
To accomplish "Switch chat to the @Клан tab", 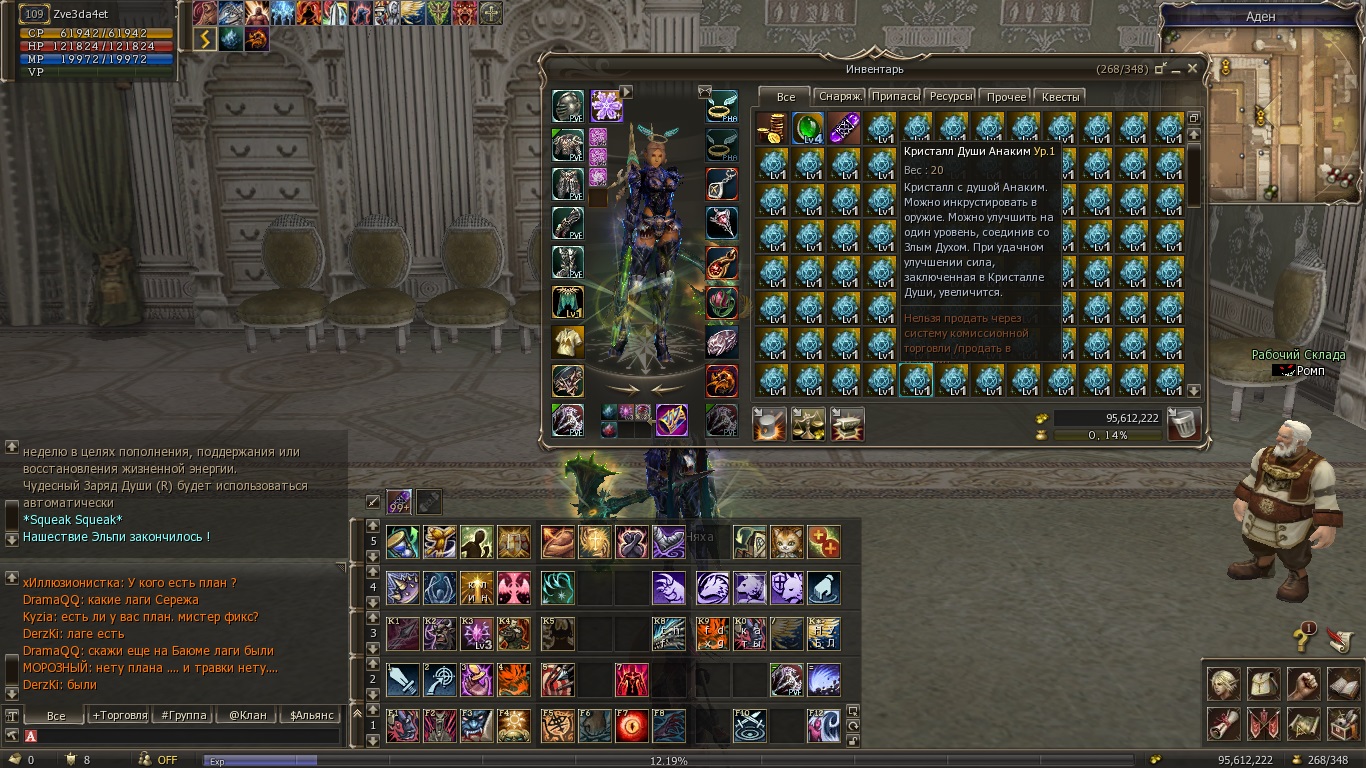I will pyautogui.click(x=246, y=715).
